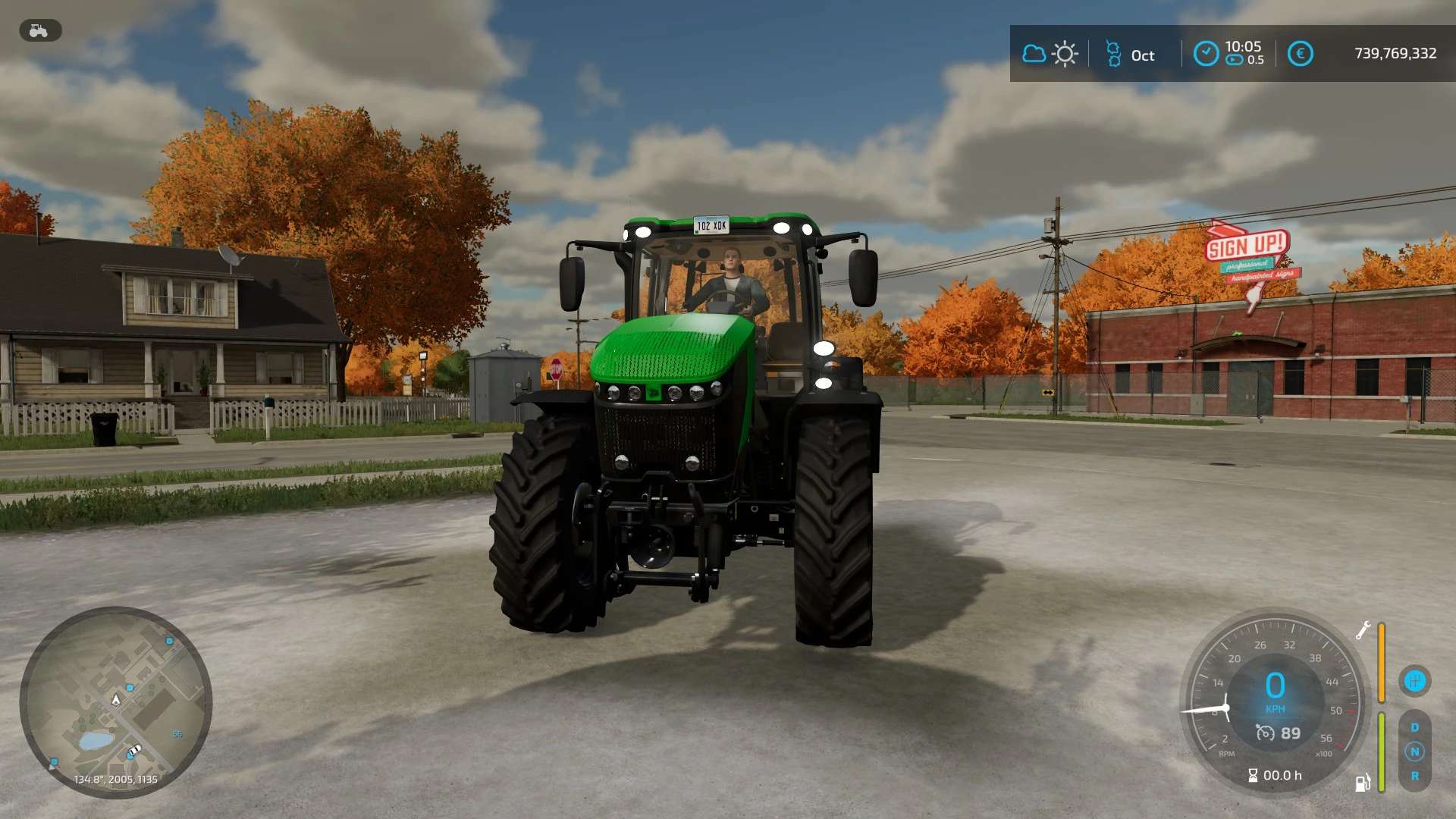This screenshot has height=819, width=1456.
Task: Select the clock time icon
Action: tap(1206, 54)
